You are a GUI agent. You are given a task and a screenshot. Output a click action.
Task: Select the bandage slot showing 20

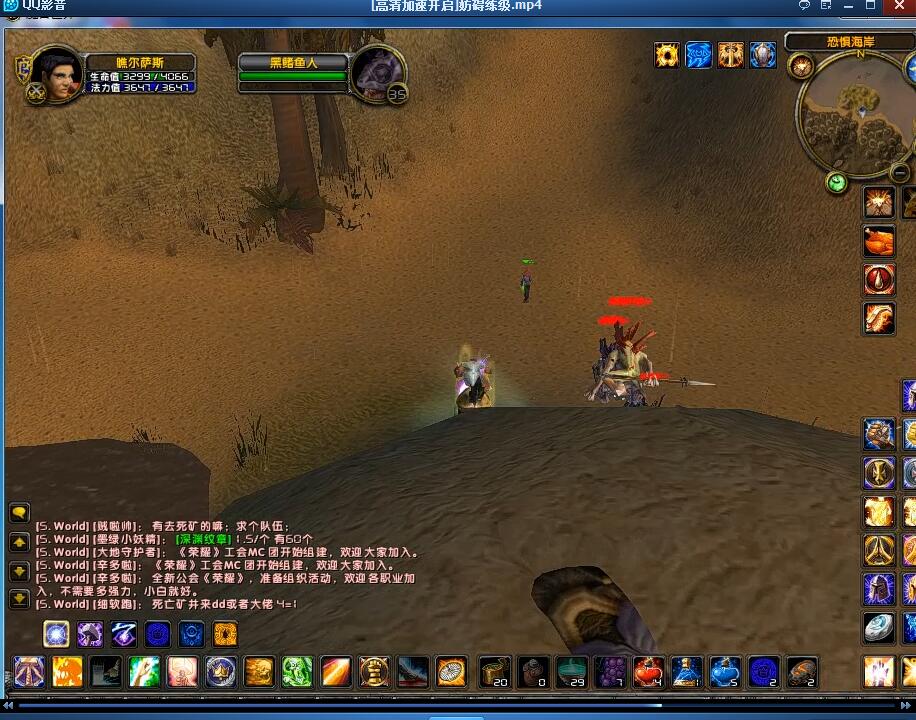[495, 672]
